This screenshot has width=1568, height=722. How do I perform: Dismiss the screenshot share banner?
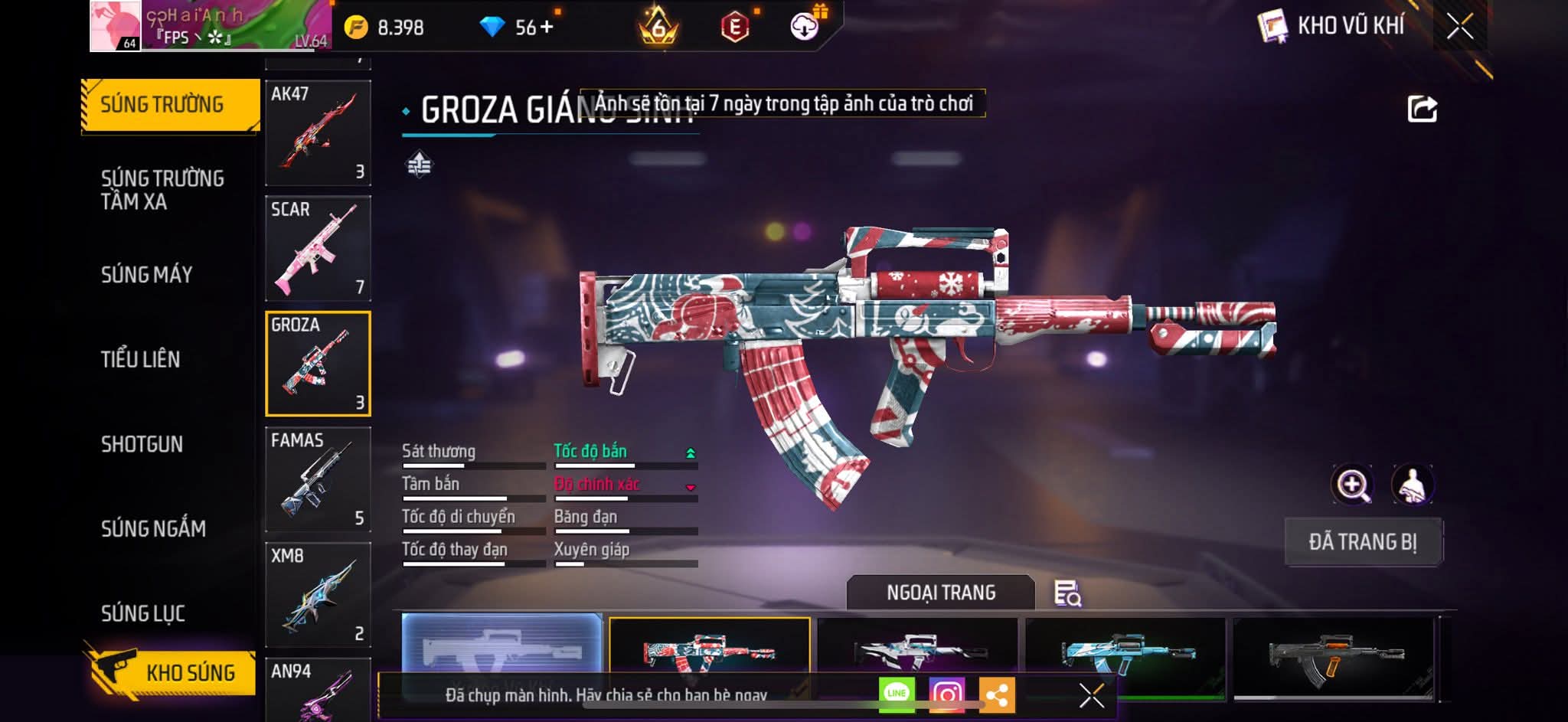click(1091, 695)
